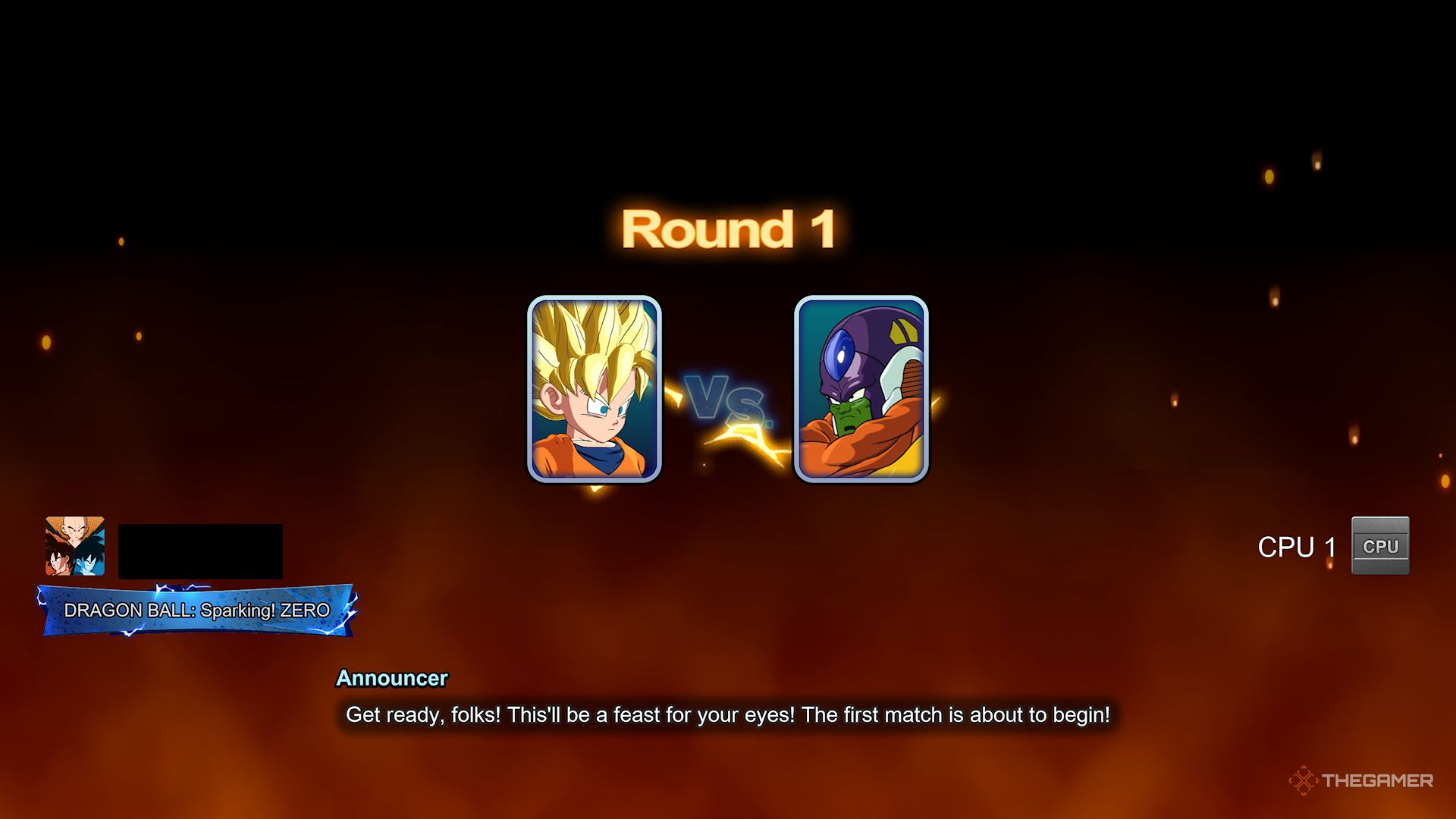Click the gray CPU chip icon
The width and height of the screenshot is (1456, 819).
click(x=1380, y=544)
